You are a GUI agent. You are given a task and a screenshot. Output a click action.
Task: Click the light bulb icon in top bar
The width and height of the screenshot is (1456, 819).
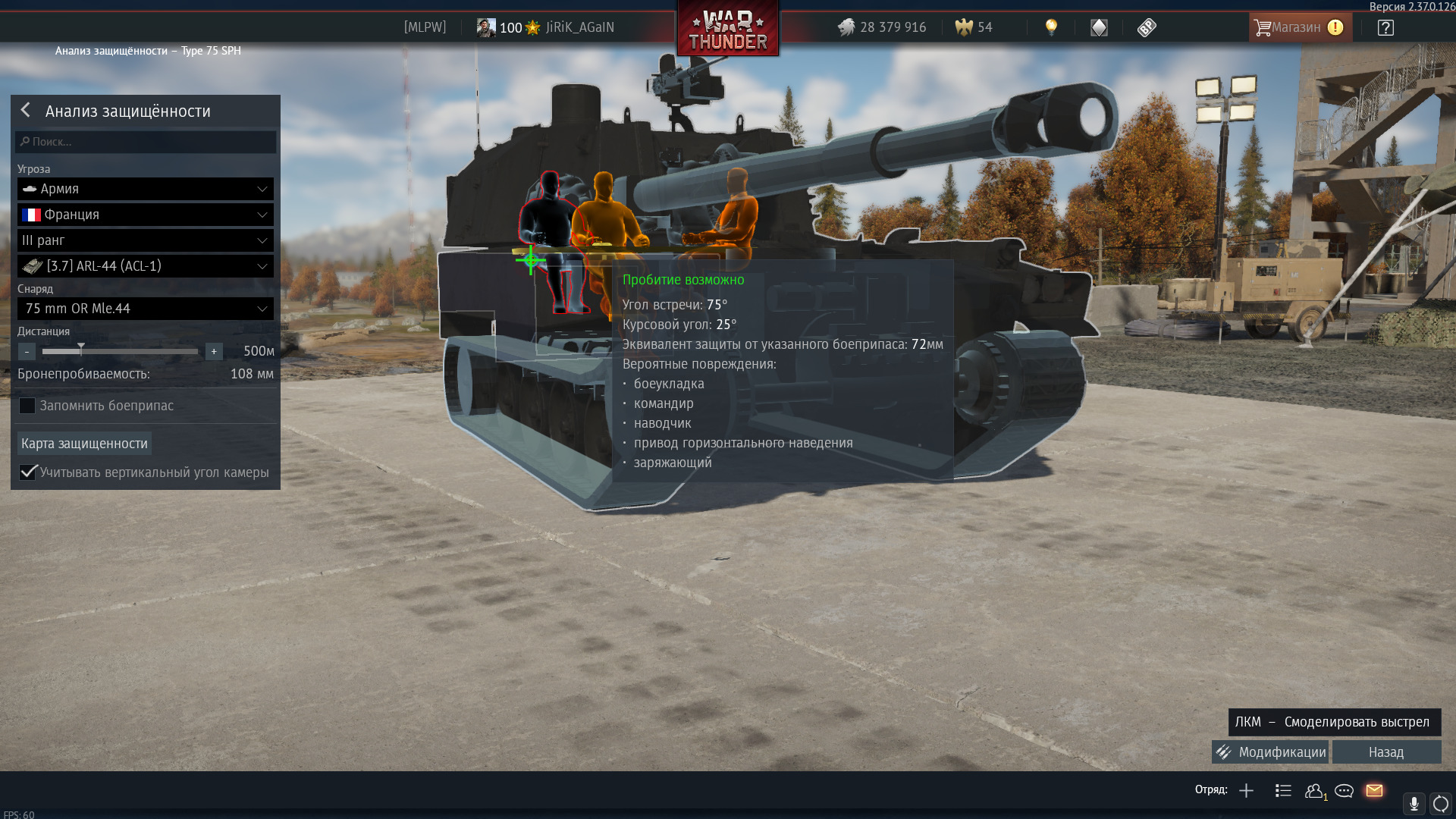pyautogui.click(x=1051, y=27)
